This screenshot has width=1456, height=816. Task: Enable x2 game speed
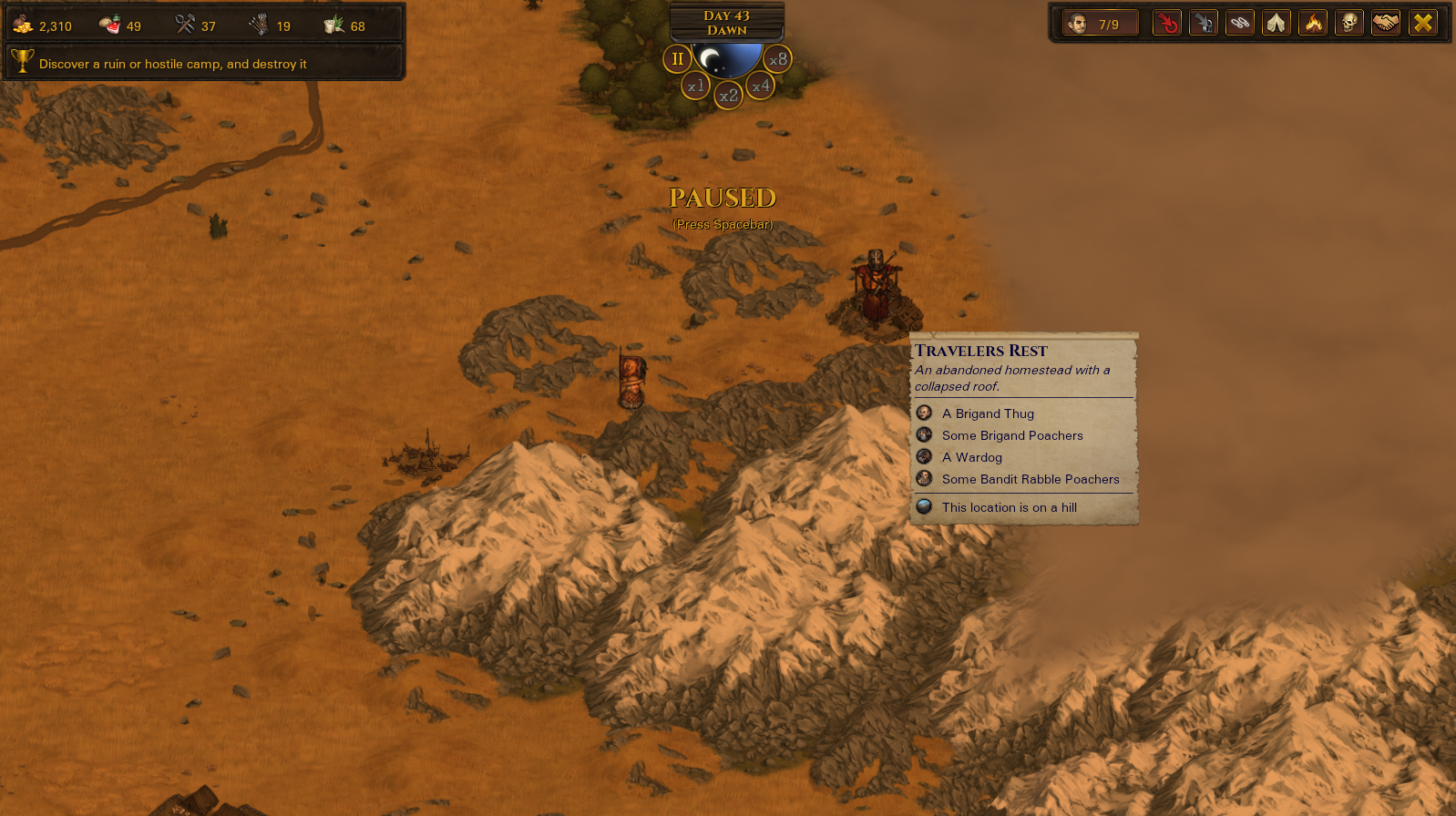coord(727,95)
